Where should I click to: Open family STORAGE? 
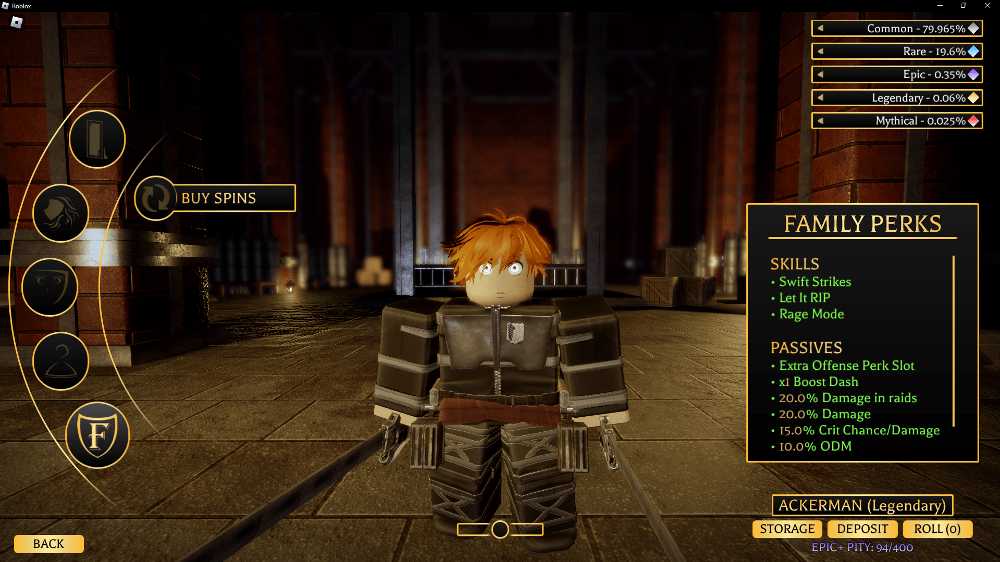(x=787, y=529)
